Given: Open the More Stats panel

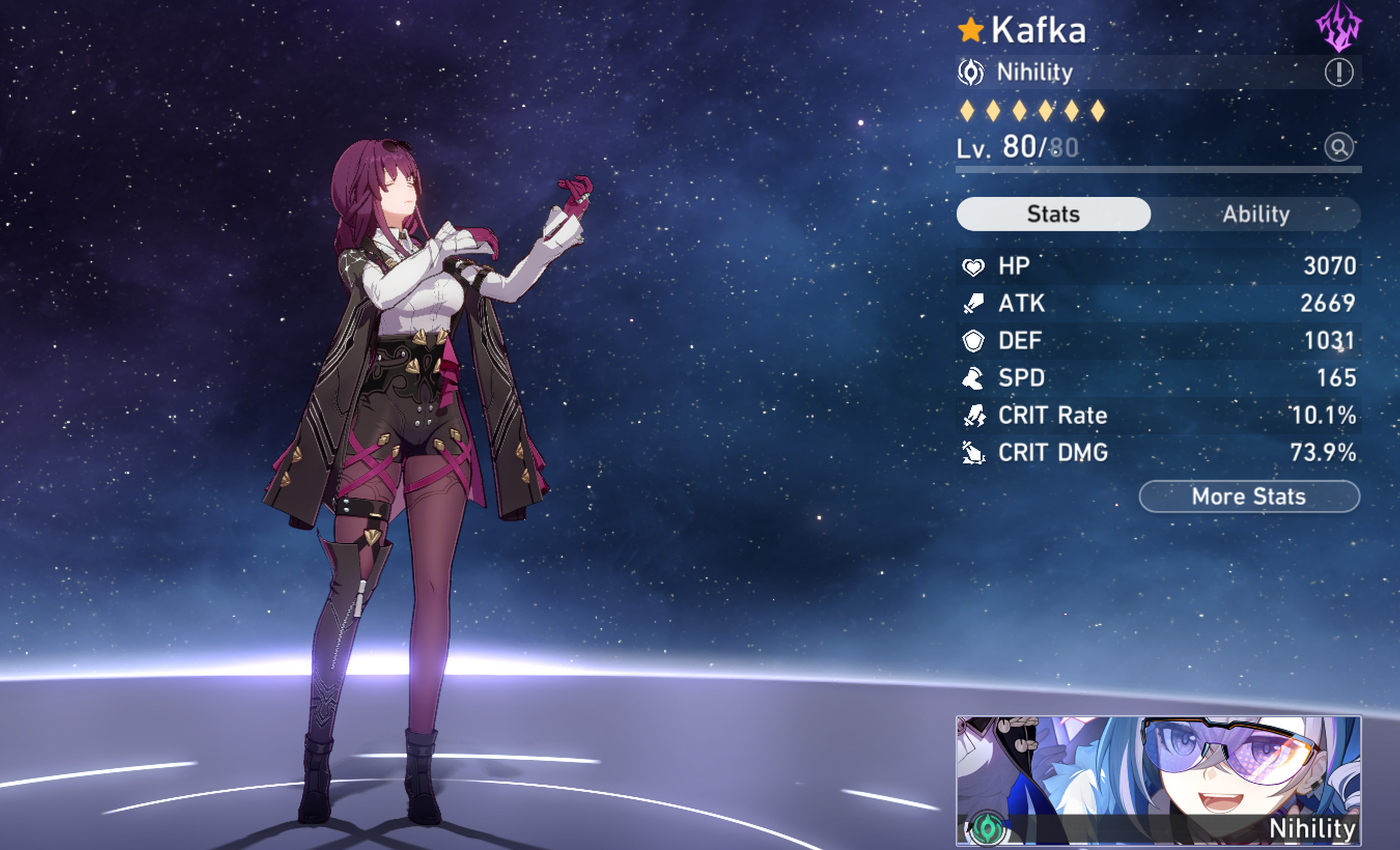Looking at the screenshot, I should 1249,496.
